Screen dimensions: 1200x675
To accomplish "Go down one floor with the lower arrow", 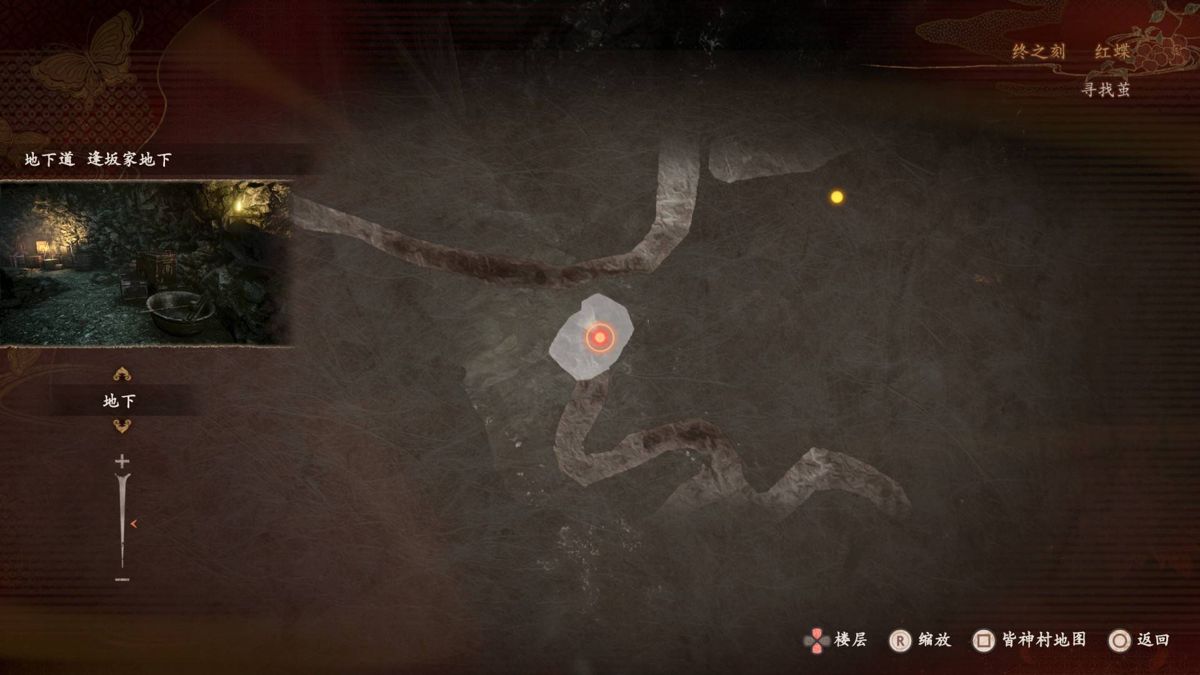I will coord(122,426).
